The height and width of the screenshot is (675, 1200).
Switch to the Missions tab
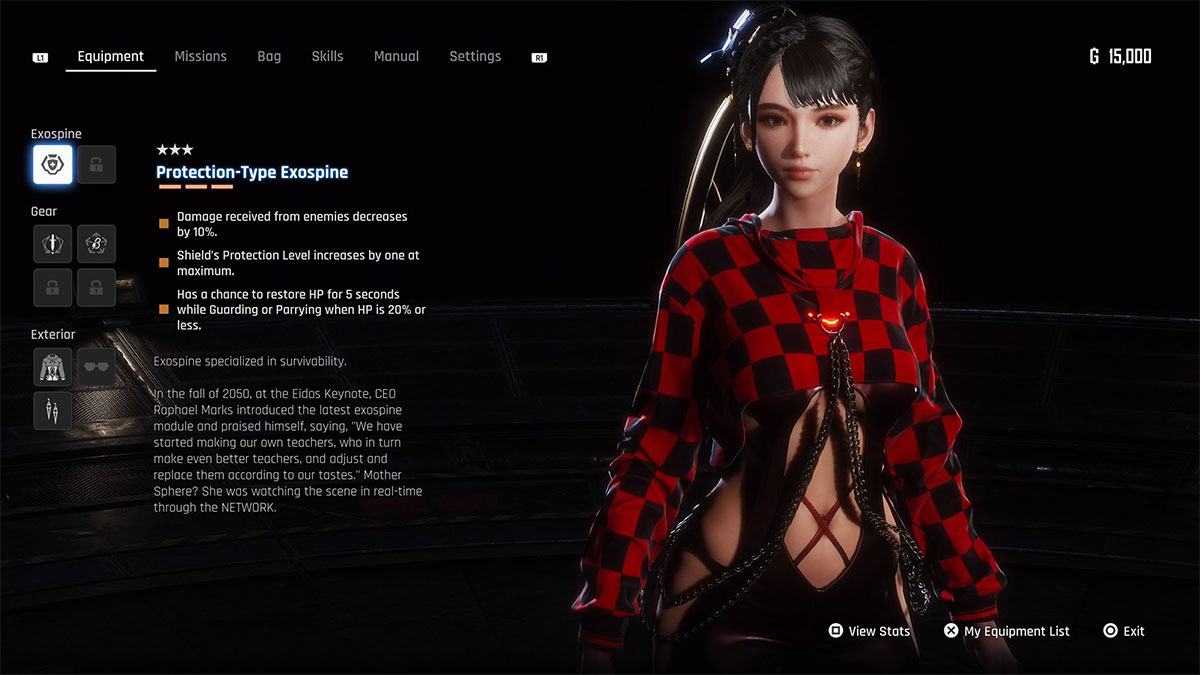point(200,56)
